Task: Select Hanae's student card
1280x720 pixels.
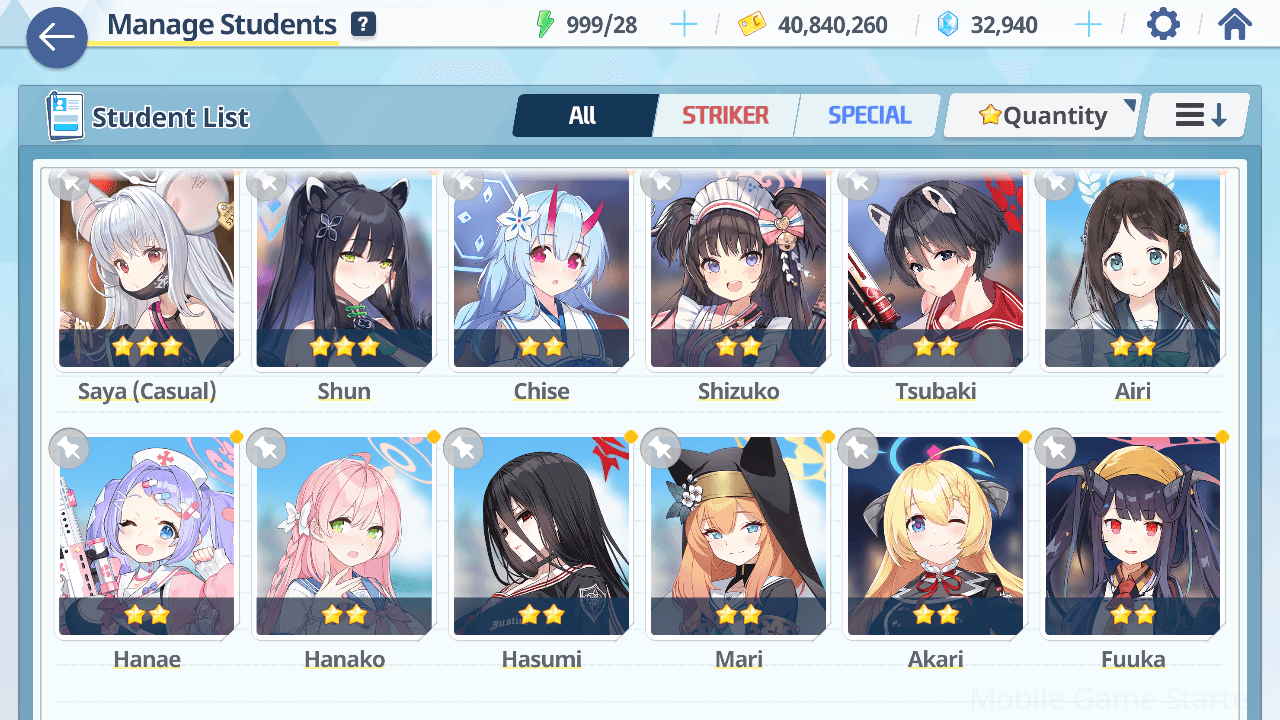Action: (146, 535)
